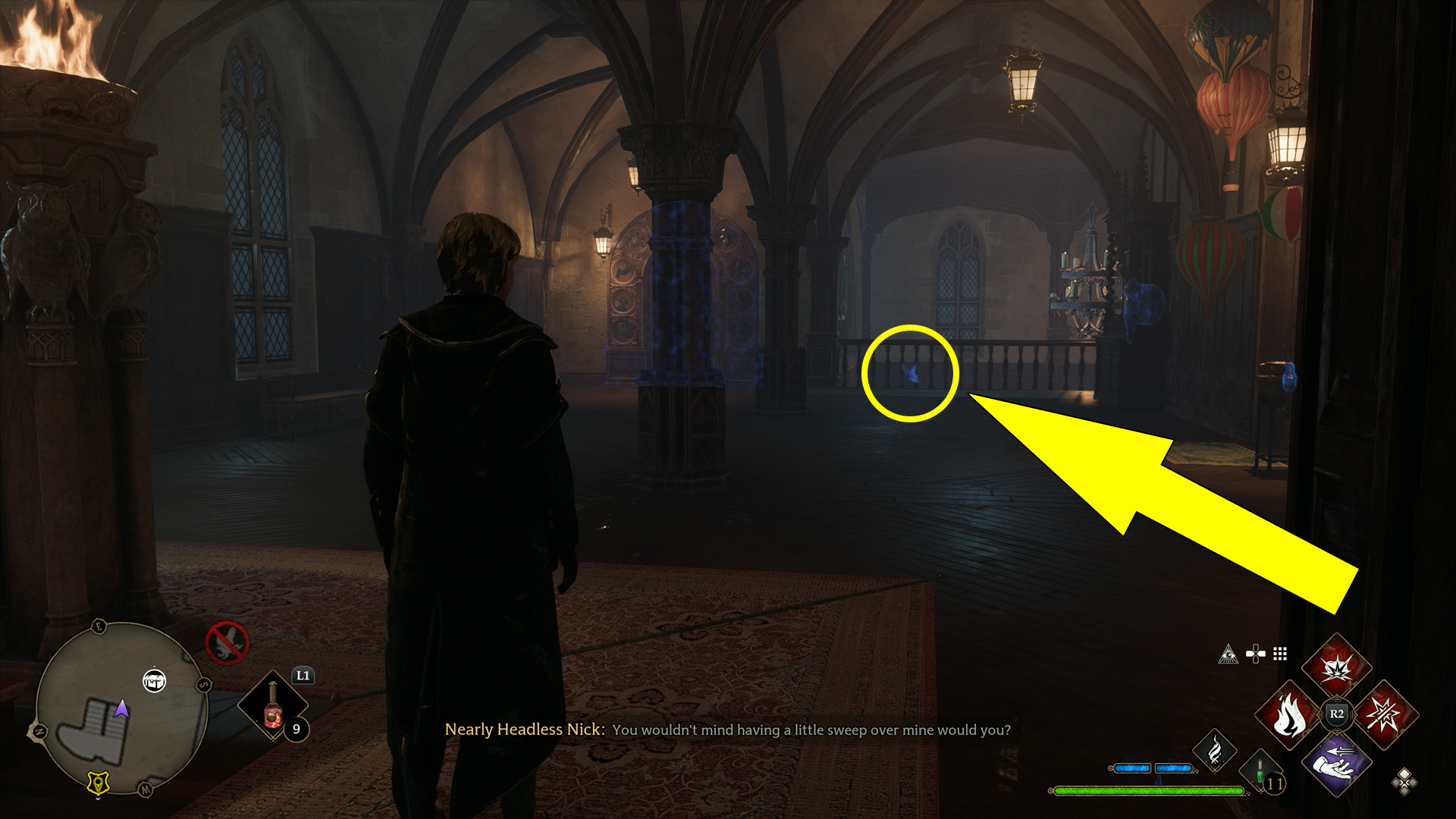Image resolution: width=1456 pixels, height=819 pixels.
Task: Open the Ancient Magic flame indicator
Action: 1215,750
